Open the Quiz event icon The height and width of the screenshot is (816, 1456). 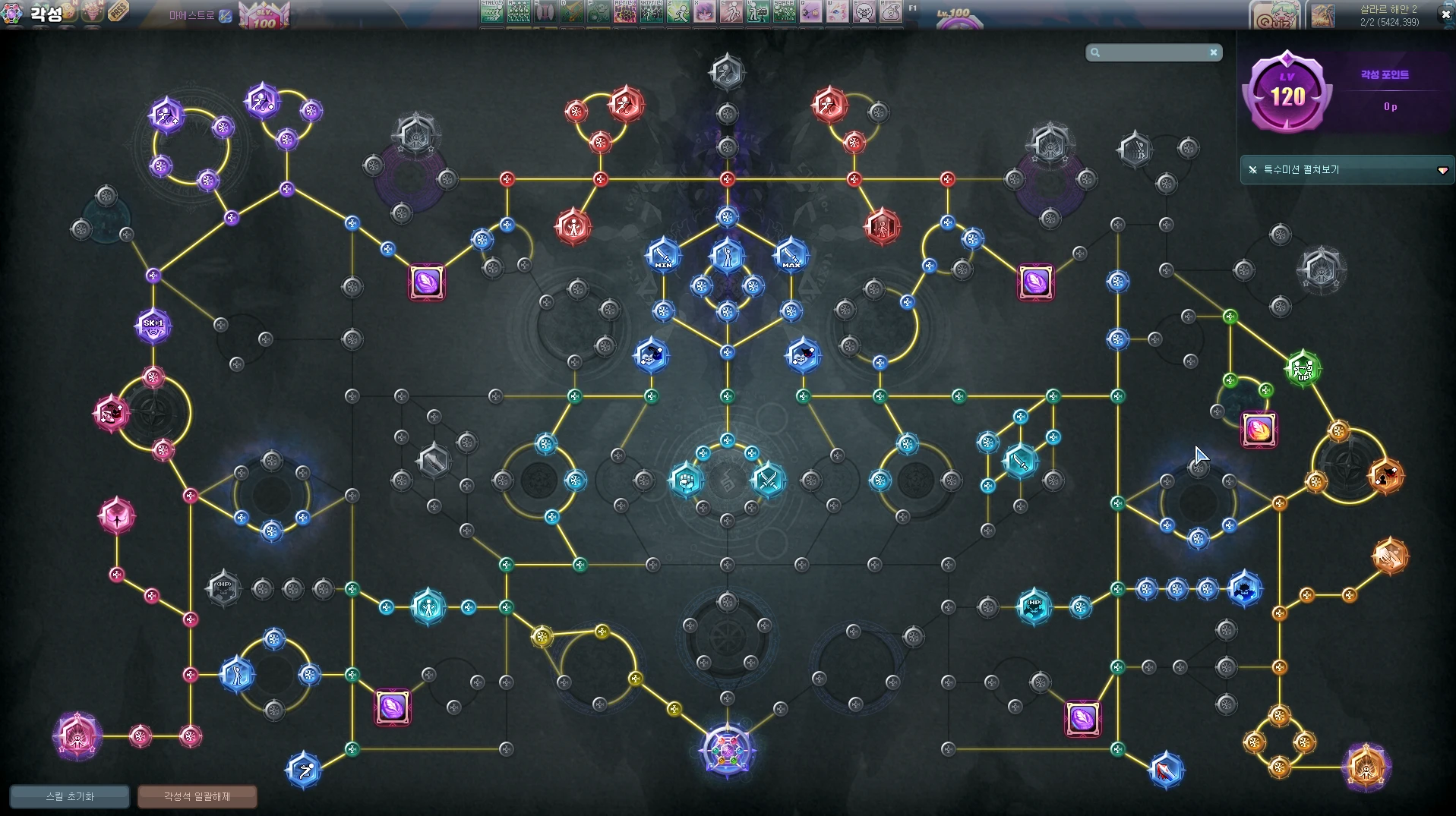click(1274, 15)
